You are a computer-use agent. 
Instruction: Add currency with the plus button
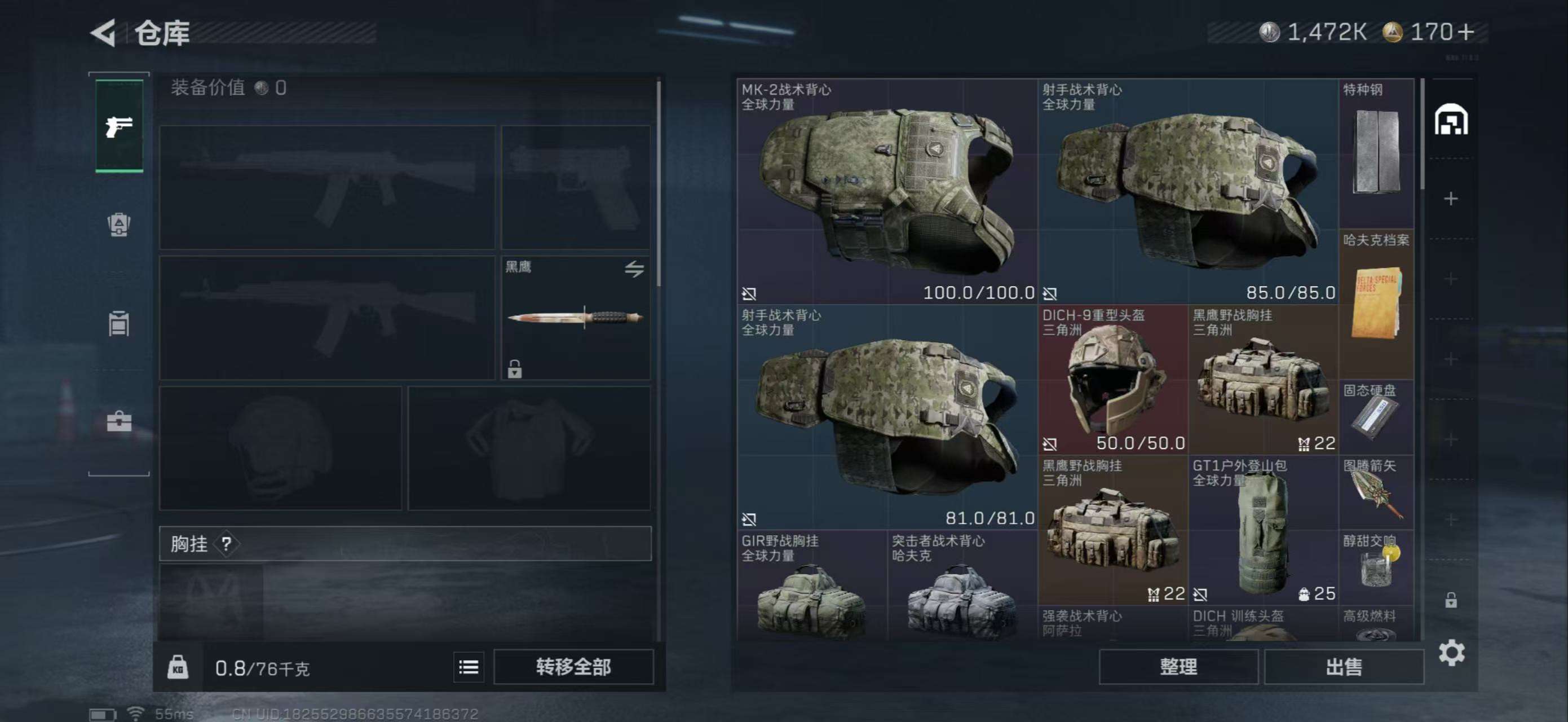pyautogui.click(x=1467, y=32)
